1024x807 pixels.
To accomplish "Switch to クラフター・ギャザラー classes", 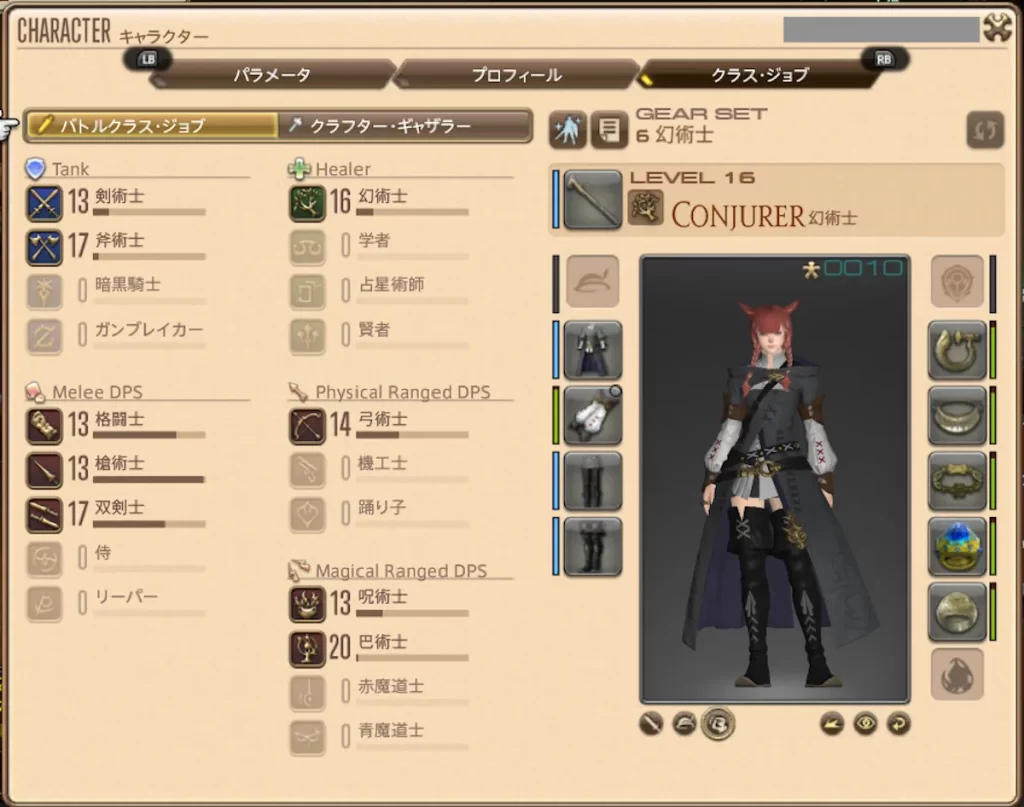I will click(x=405, y=125).
